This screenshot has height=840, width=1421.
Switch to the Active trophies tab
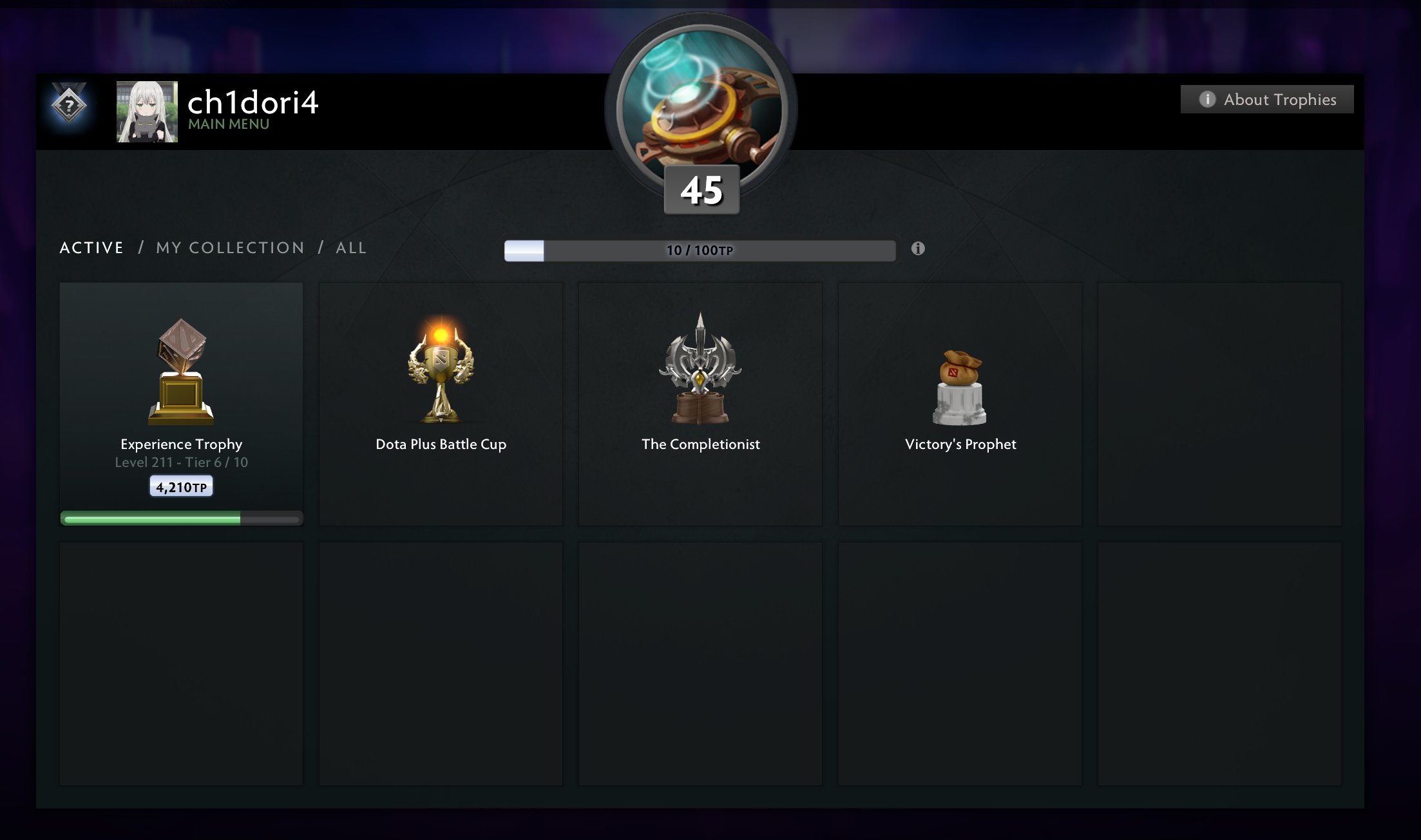pyautogui.click(x=91, y=248)
